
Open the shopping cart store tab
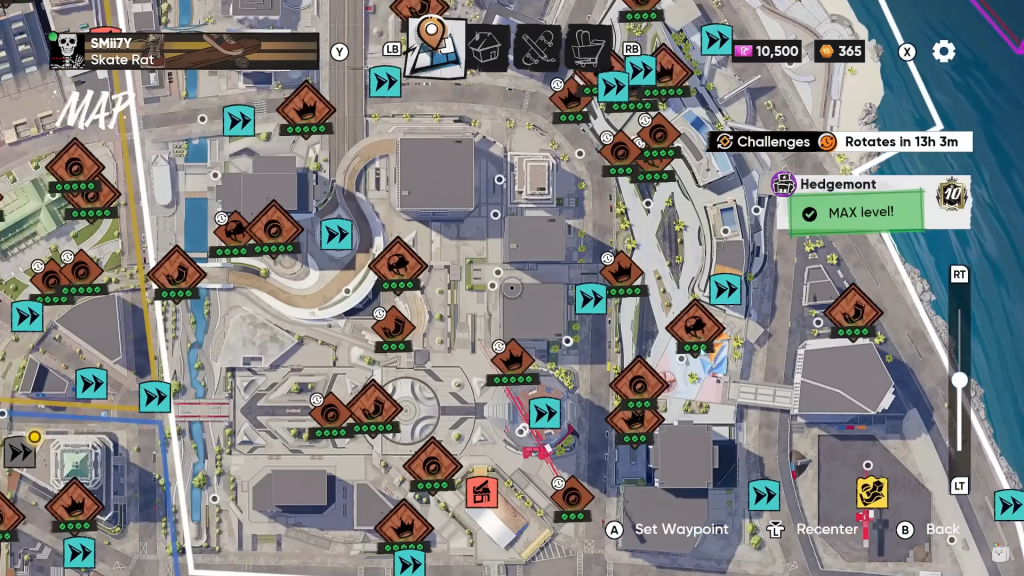588,47
